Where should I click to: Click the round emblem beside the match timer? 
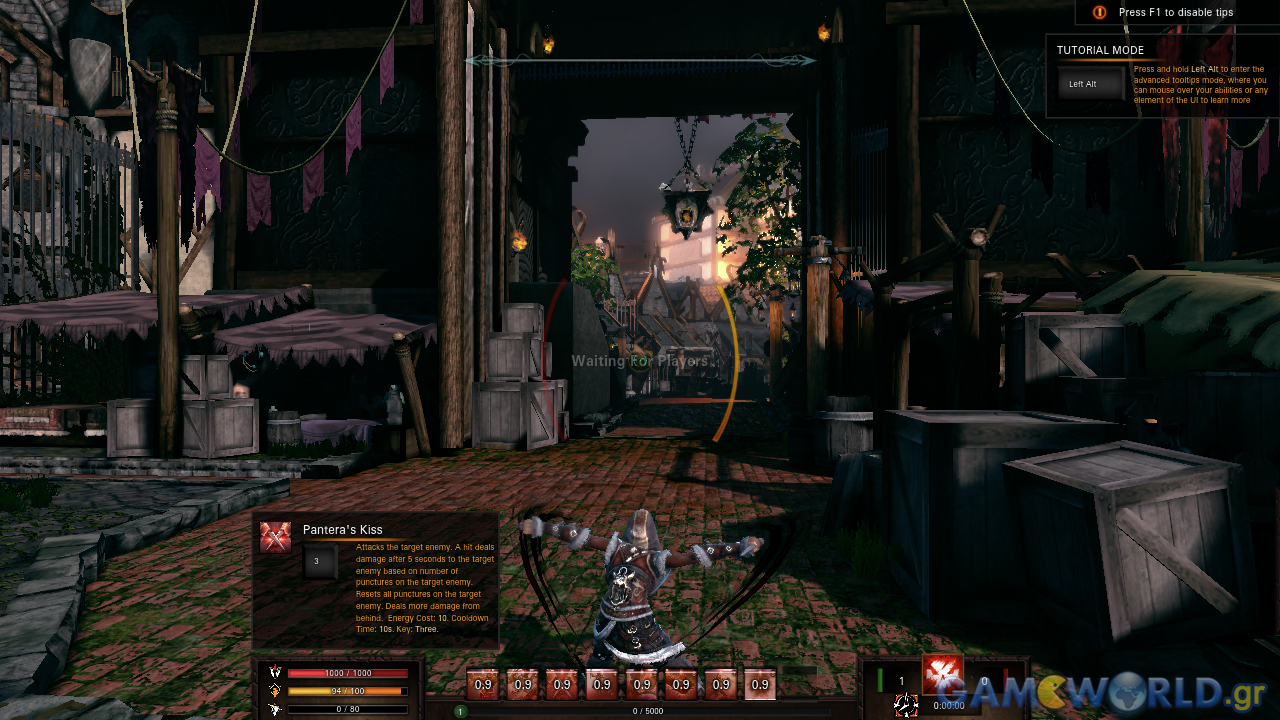pos(907,705)
